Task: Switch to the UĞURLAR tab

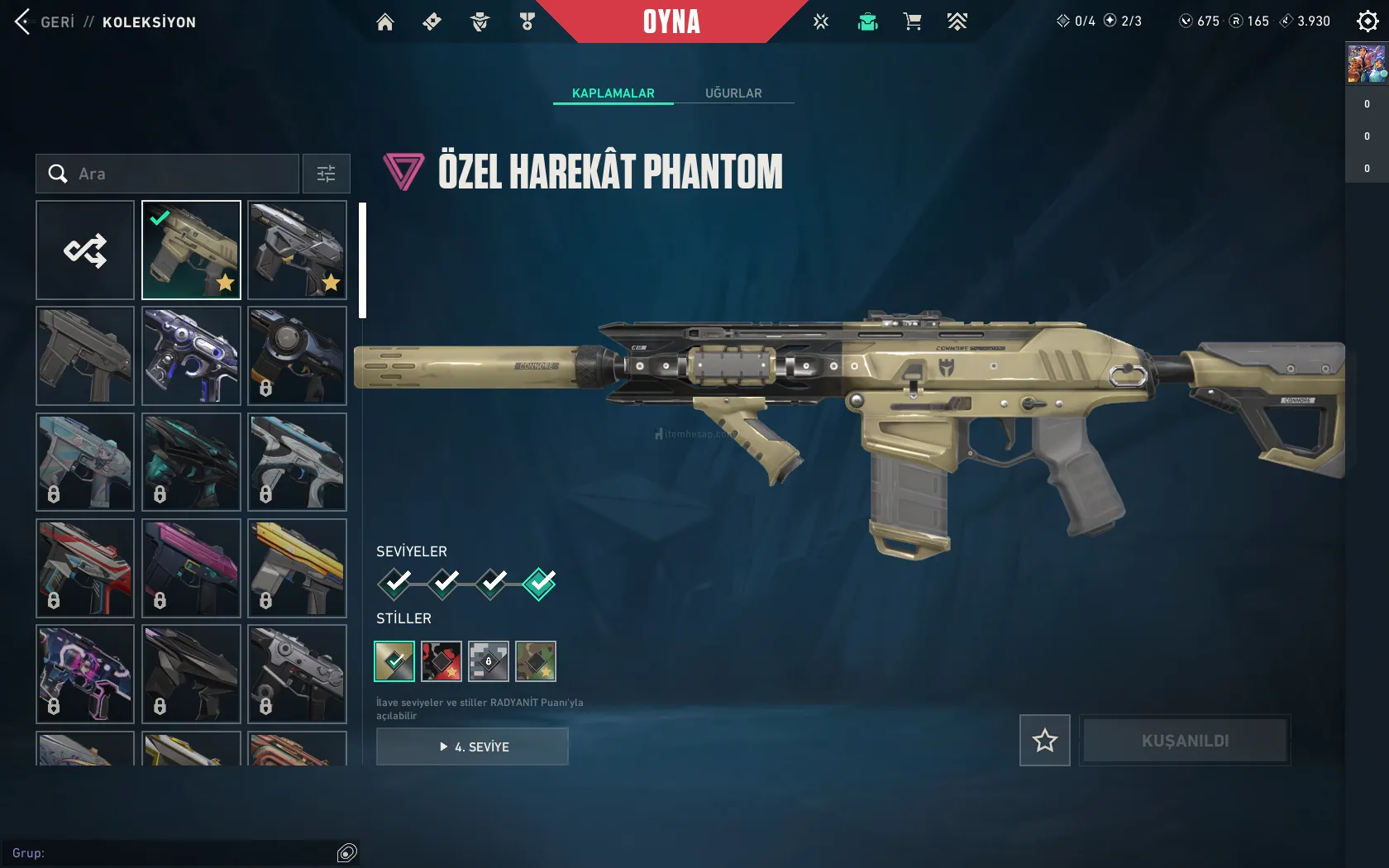Action: pos(733,93)
